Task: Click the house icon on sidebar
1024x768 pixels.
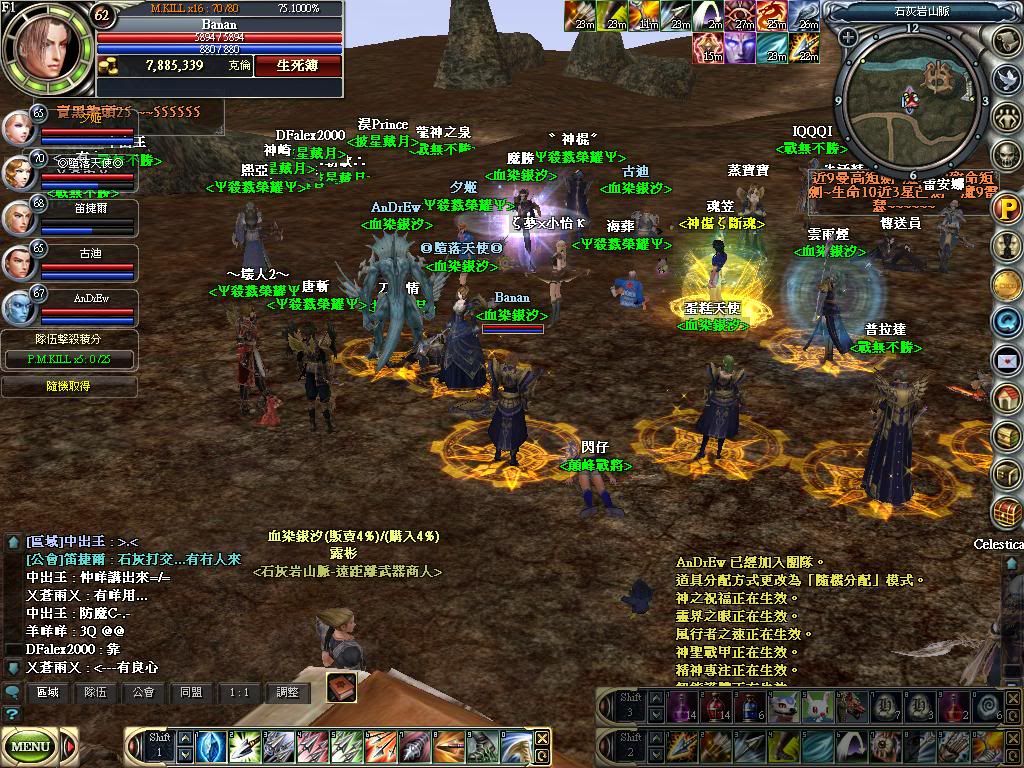Action: [1005, 397]
